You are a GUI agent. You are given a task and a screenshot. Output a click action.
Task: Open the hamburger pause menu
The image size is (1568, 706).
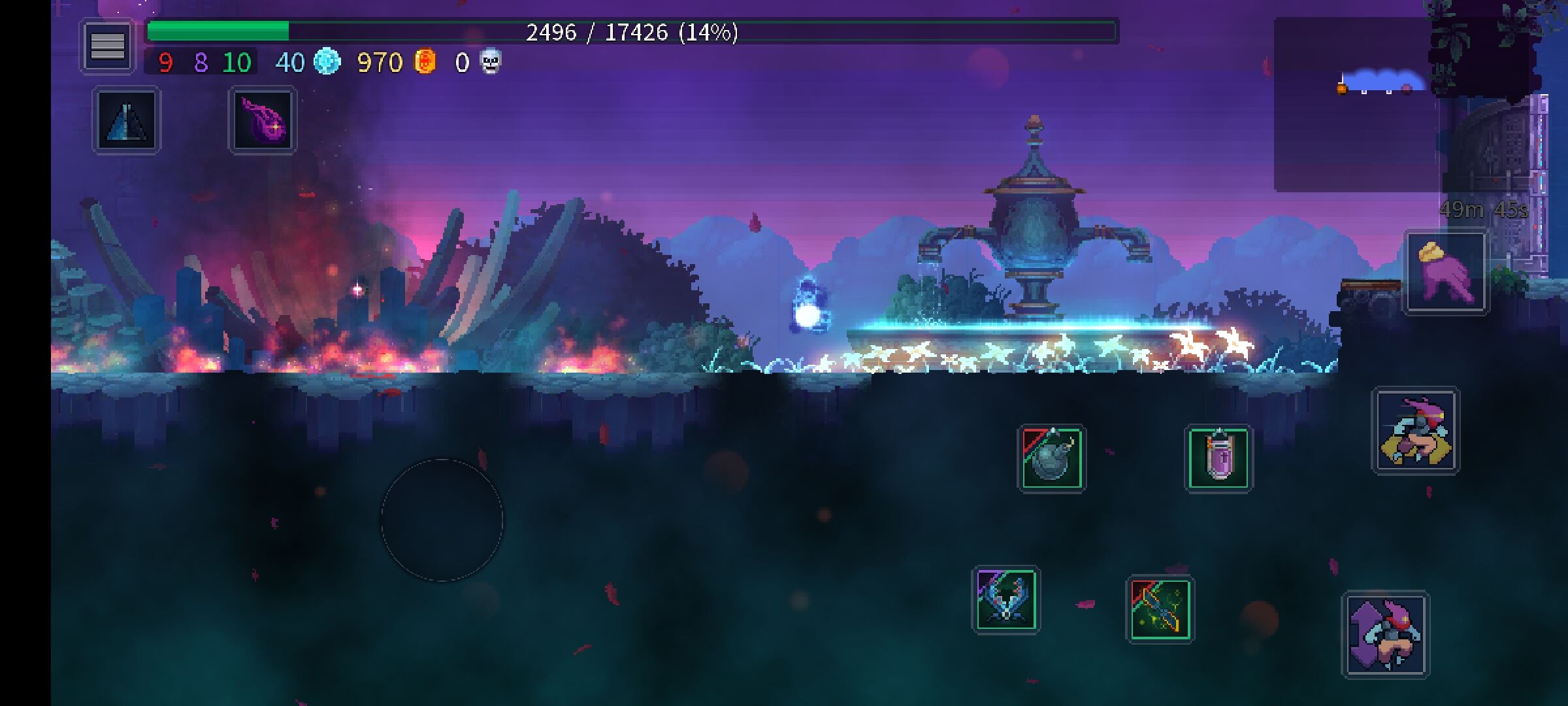pos(107,46)
